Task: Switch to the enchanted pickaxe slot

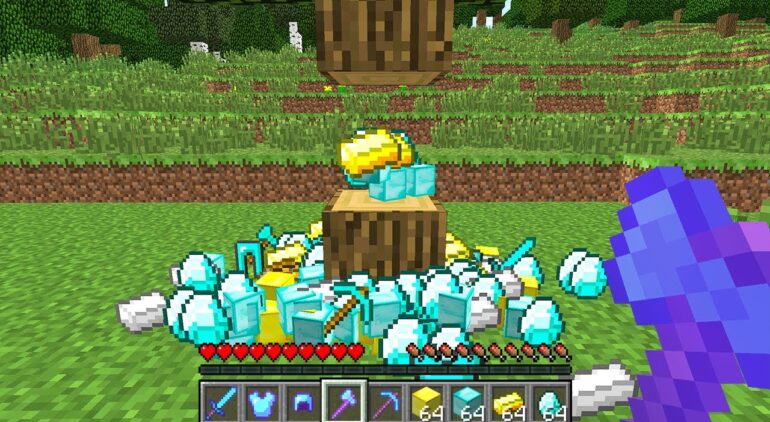Action: point(385,402)
